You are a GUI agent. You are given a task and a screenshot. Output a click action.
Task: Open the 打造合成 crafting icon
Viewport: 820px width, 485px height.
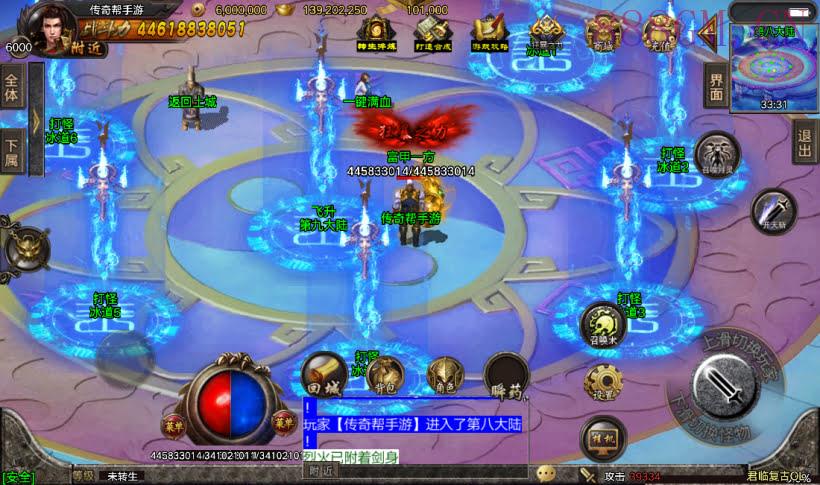coord(433,34)
